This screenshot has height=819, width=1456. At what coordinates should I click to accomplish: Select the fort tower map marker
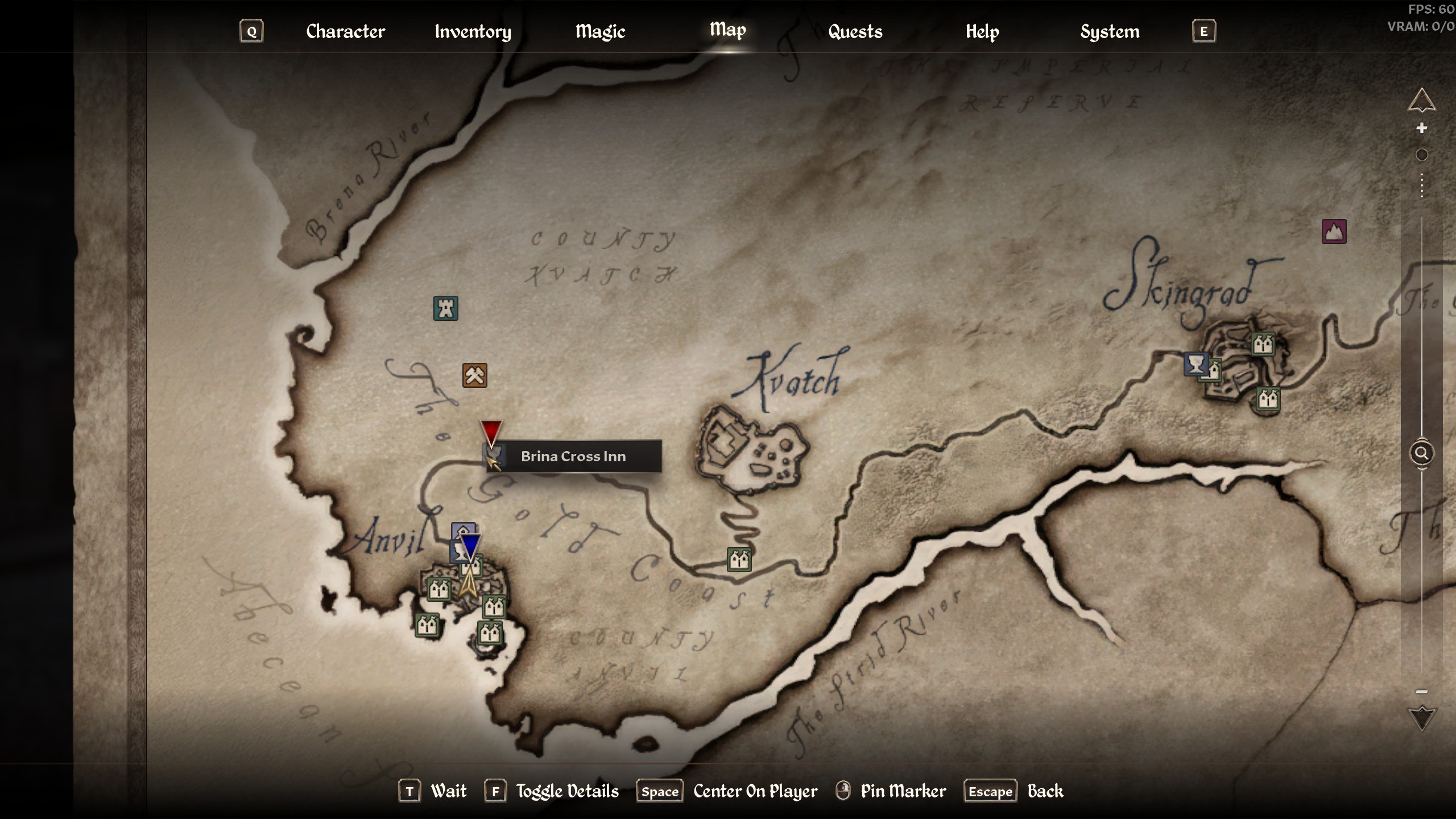pyautogui.click(x=446, y=308)
